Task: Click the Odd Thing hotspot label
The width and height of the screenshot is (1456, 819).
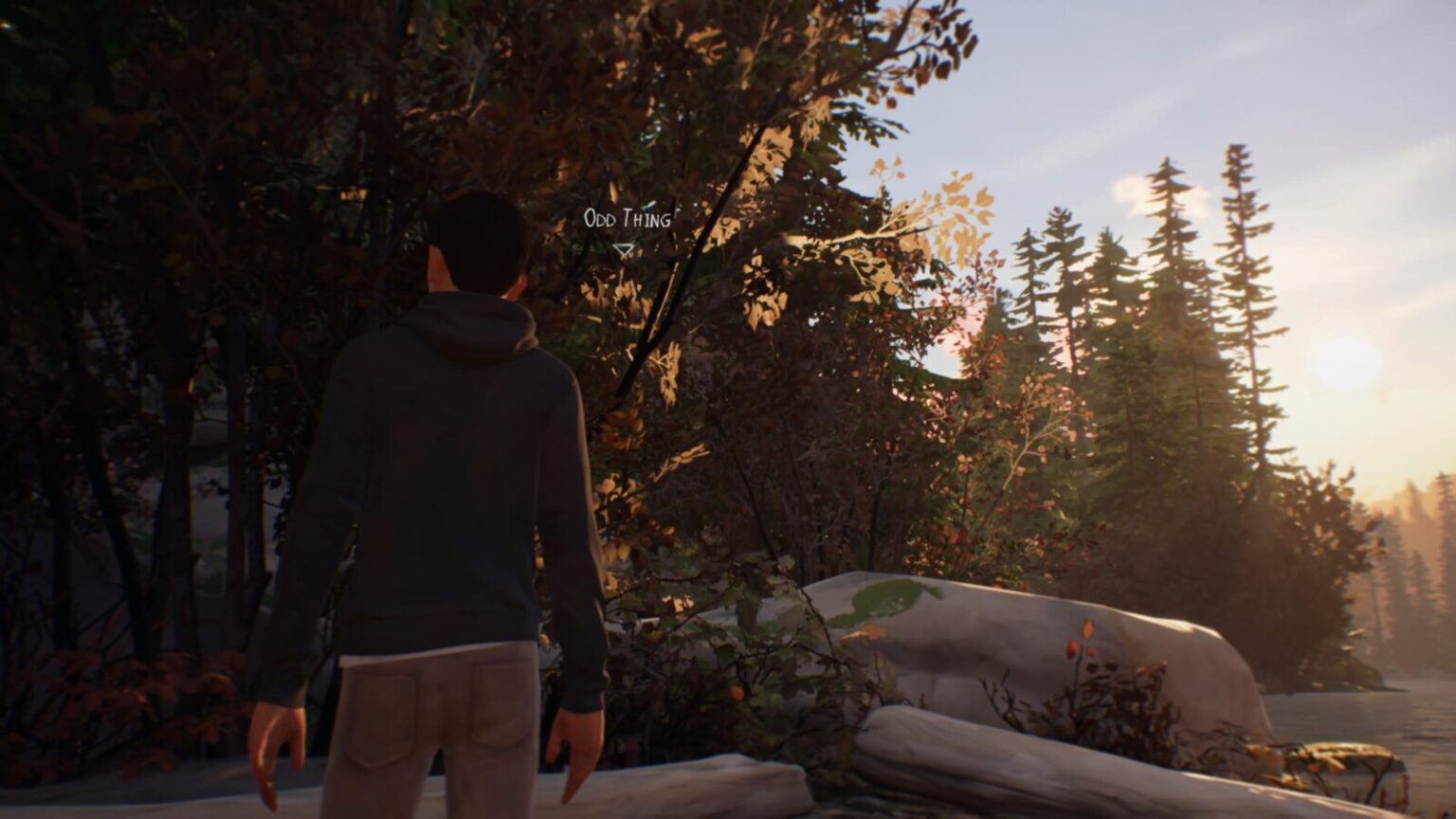Action: click(628, 218)
